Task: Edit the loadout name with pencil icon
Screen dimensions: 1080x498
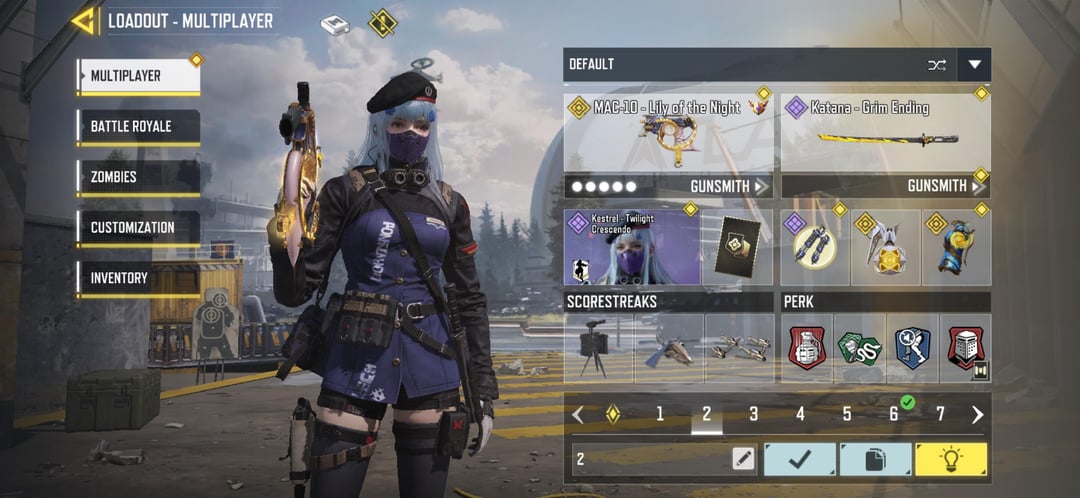Action: (x=742, y=459)
